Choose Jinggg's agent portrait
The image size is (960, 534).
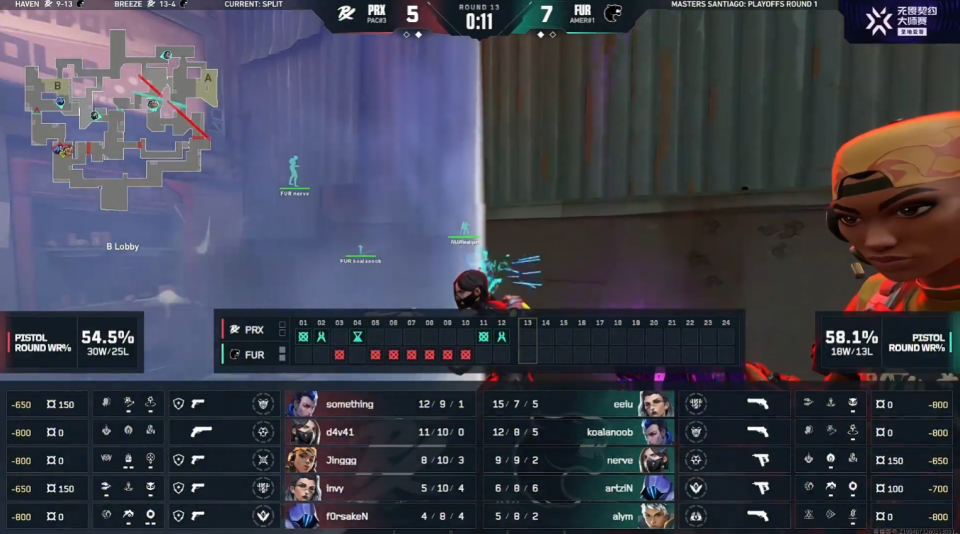(303, 460)
